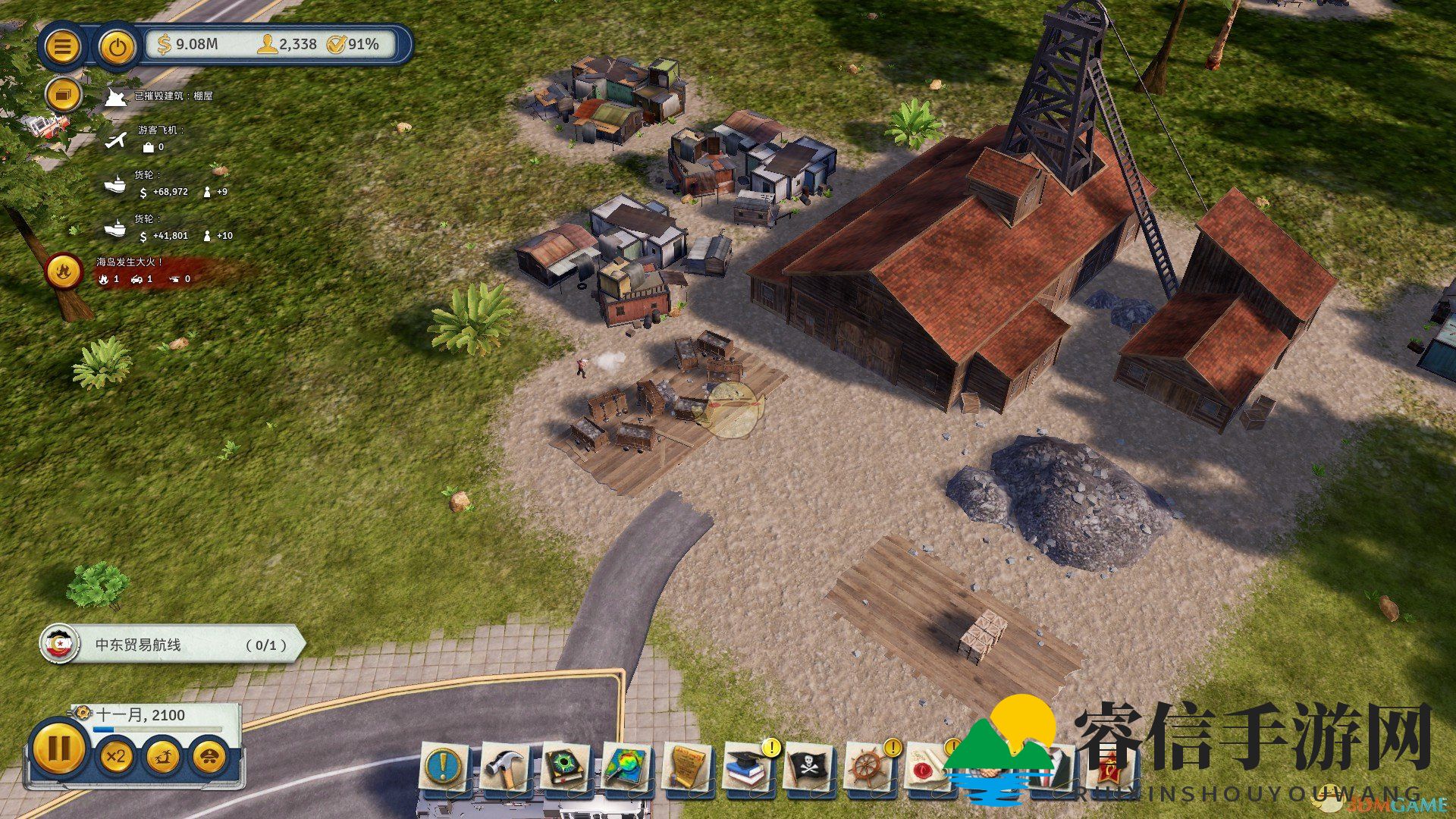Open the main menu hamburger button
The height and width of the screenshot is (819, 1456).
(63, 47)
